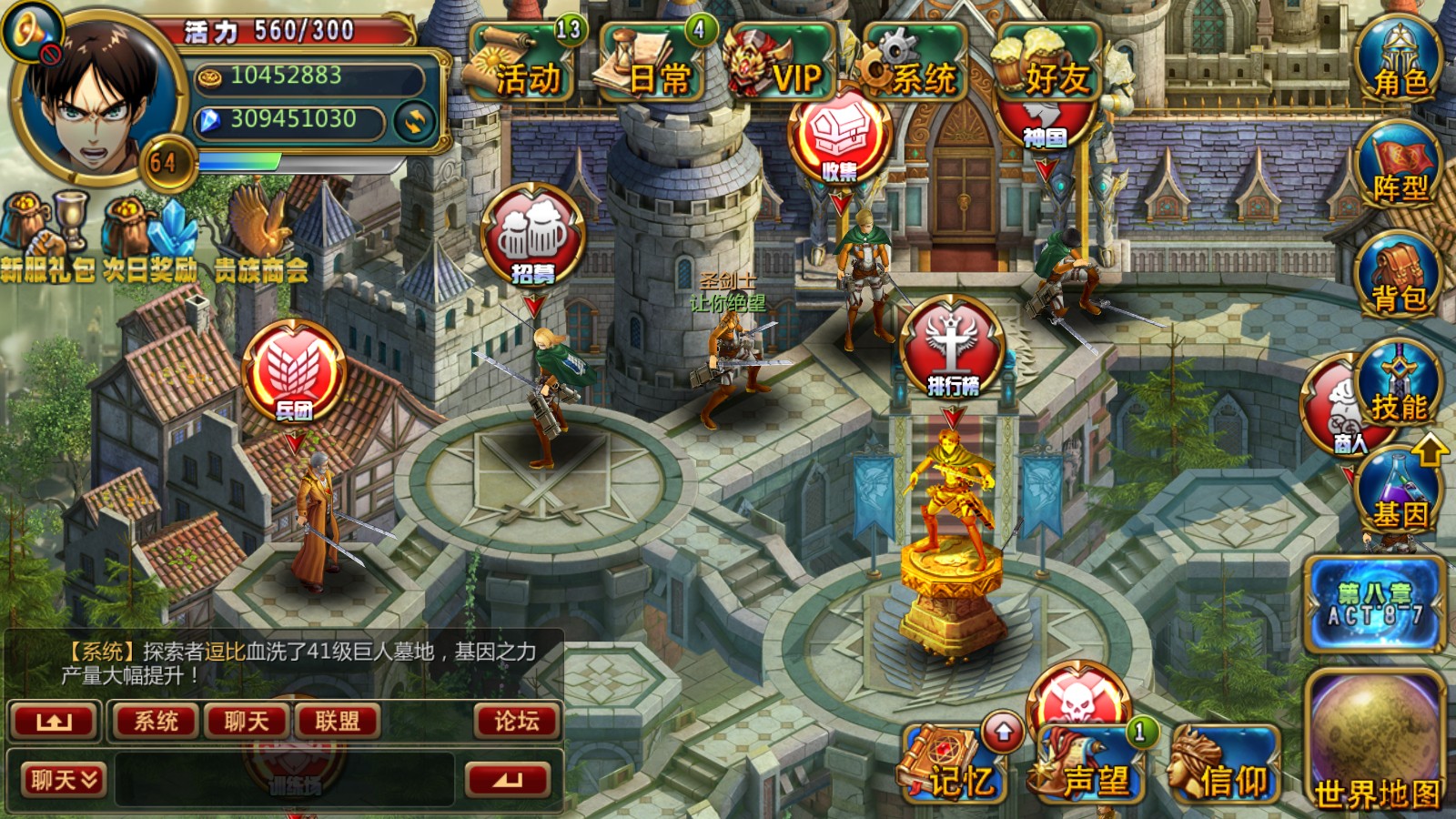Open the 世界地图 world map

point(1376,744)
